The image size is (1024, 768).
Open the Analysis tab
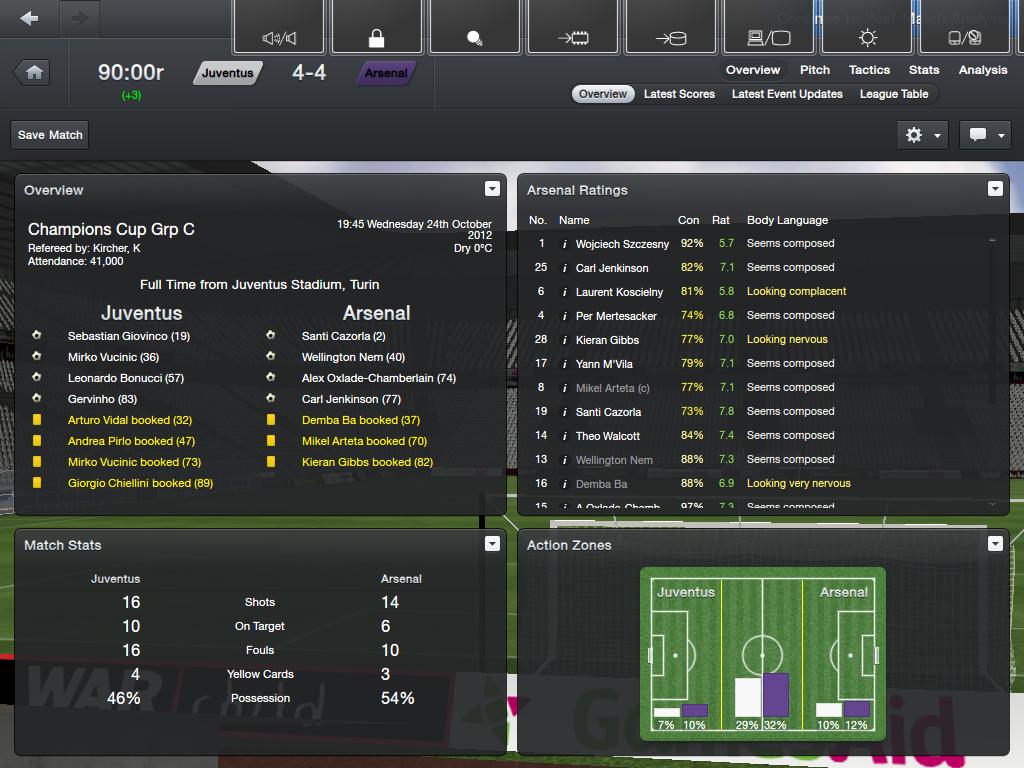point(983,70)
